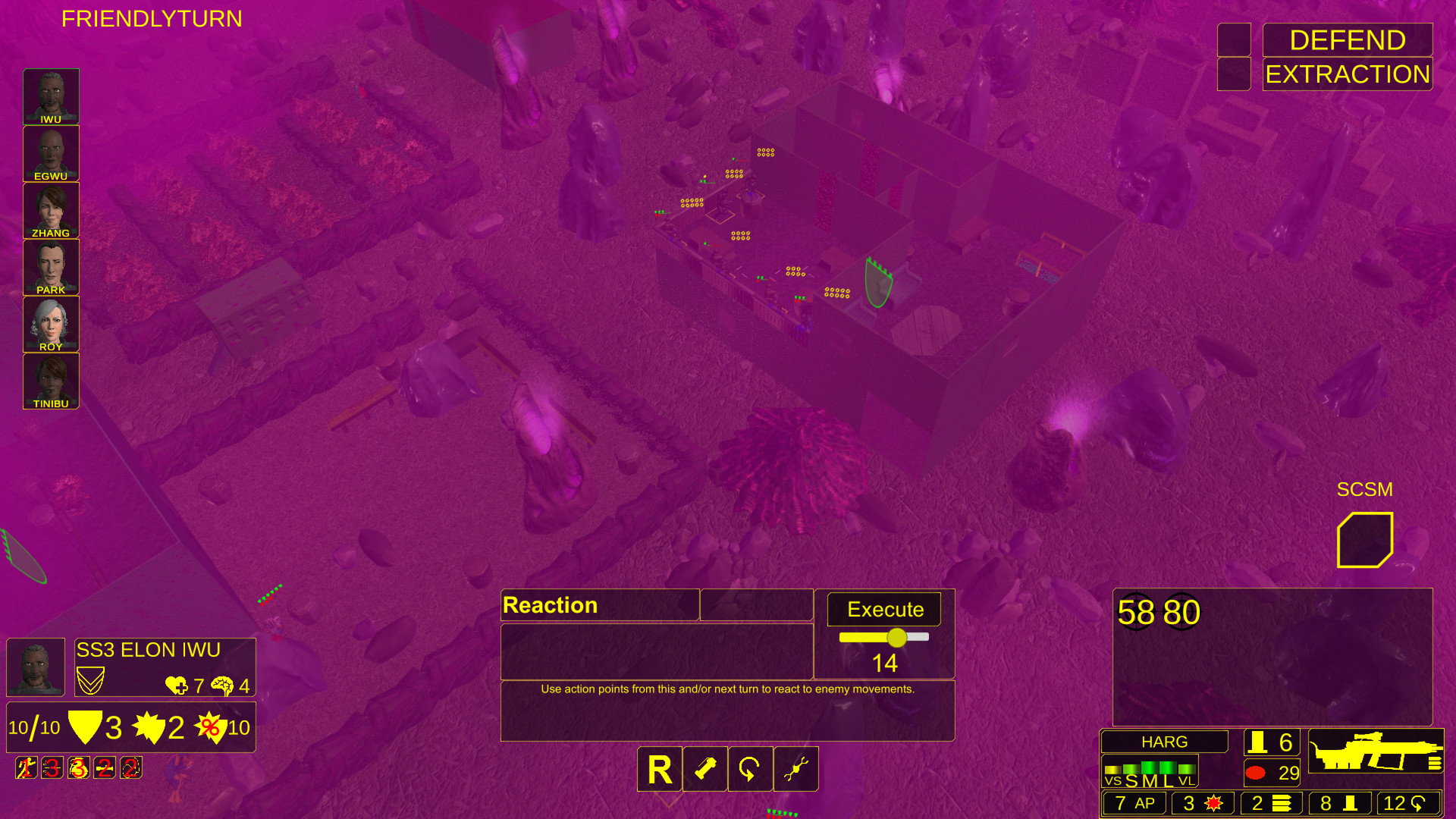Select the melee weapon action icon

tap(704, 769)
